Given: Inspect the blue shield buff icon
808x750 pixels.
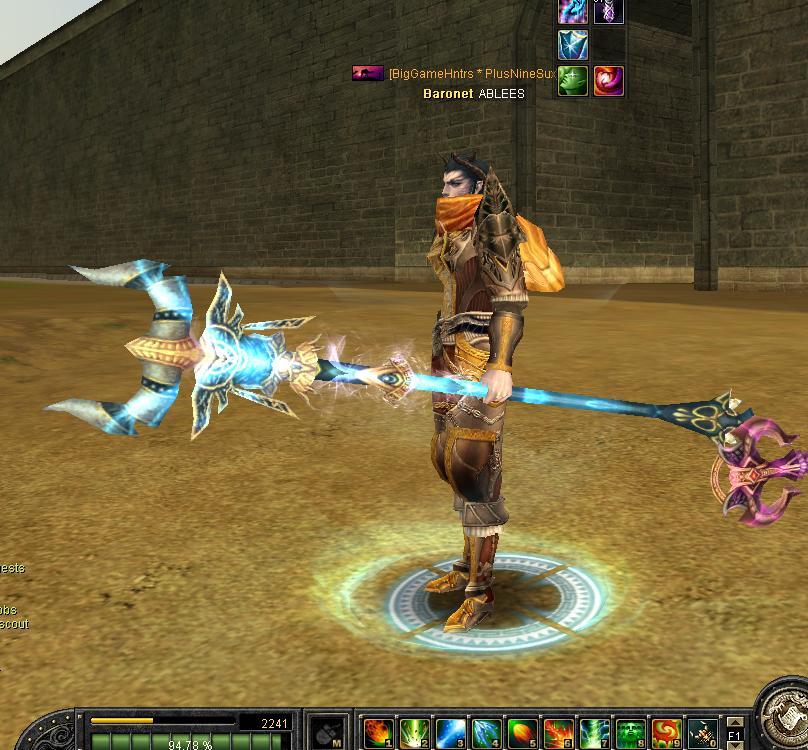Looking at the screenshot, I should 573,45.
